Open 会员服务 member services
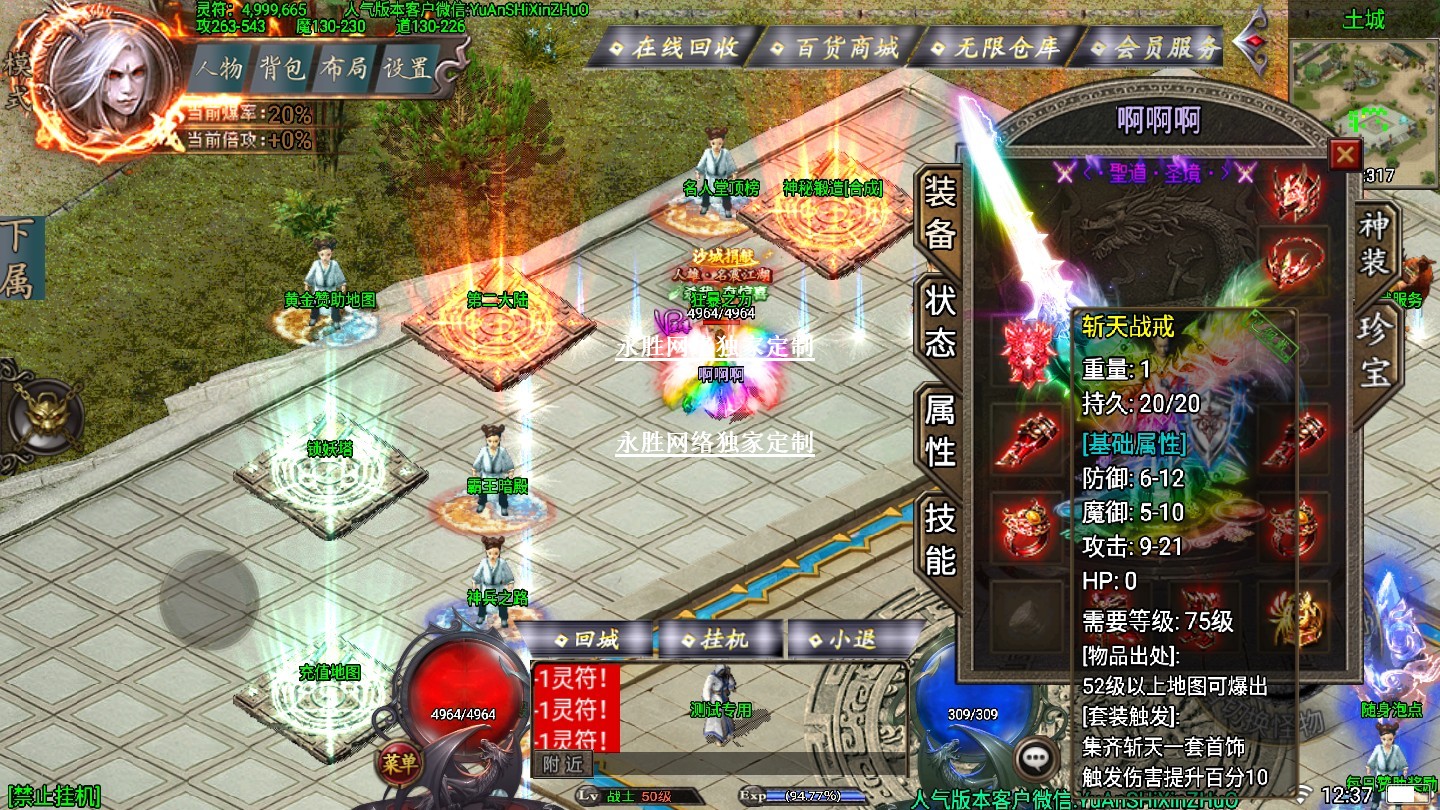The image size is (1440, 810). click(x=1155, y=47)
